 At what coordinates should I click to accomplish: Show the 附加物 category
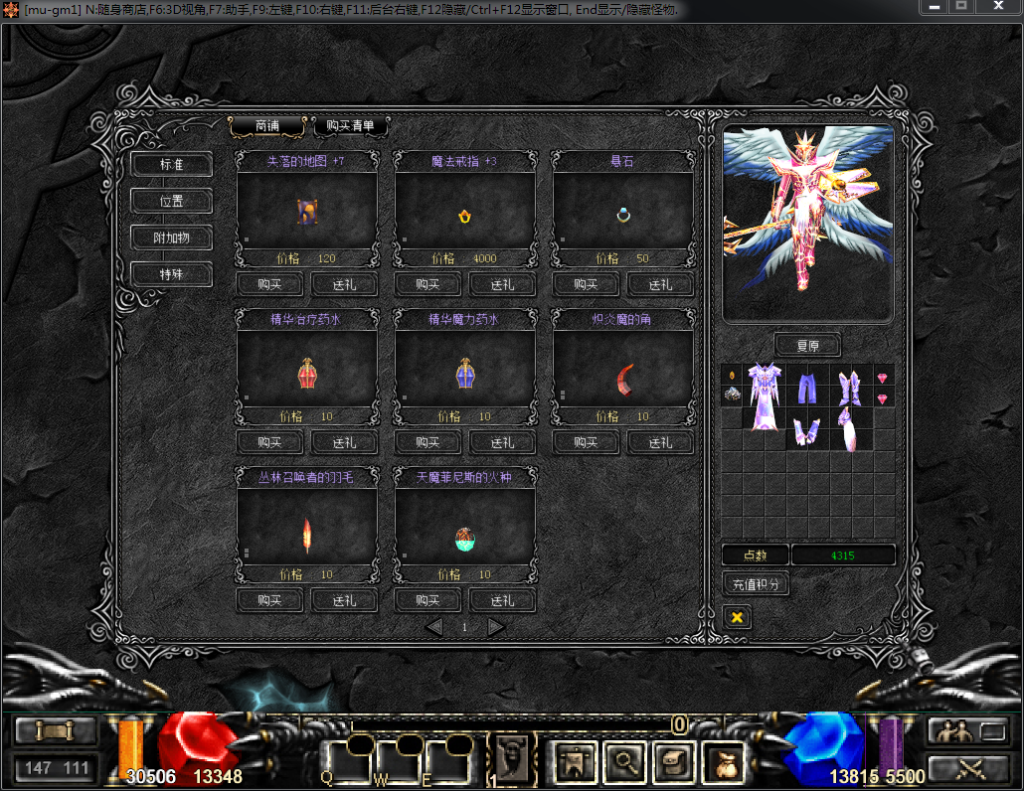click(x=171, y=238)
